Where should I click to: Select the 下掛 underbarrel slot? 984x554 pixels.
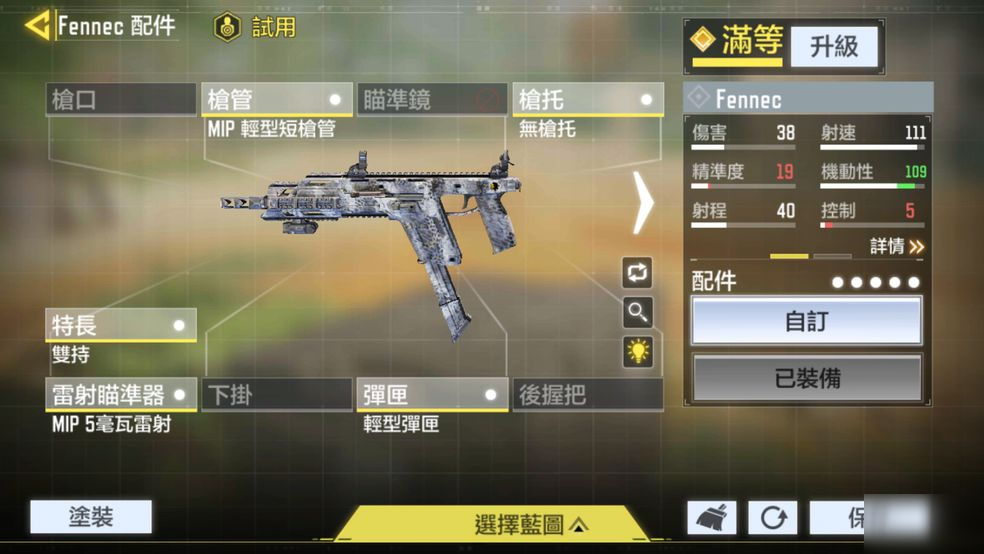point(277,394)
